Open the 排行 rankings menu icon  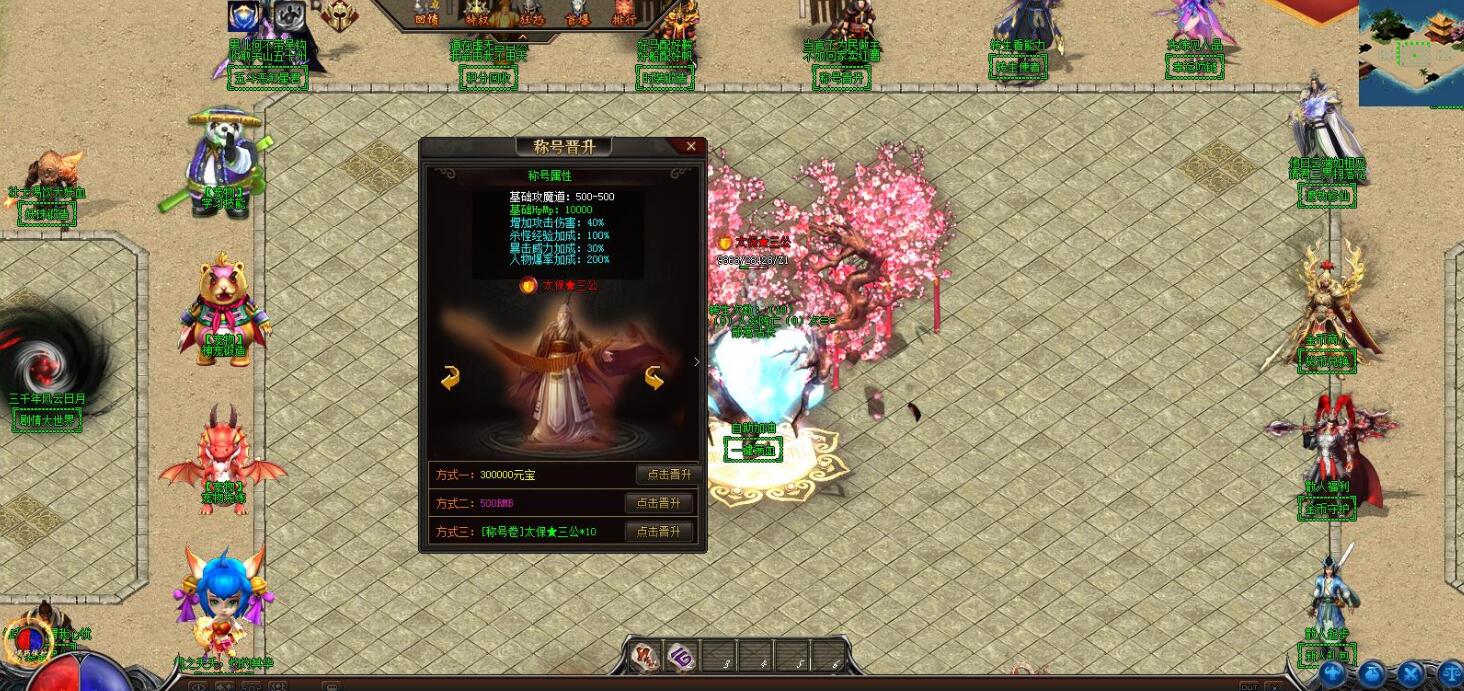(624, 13)
